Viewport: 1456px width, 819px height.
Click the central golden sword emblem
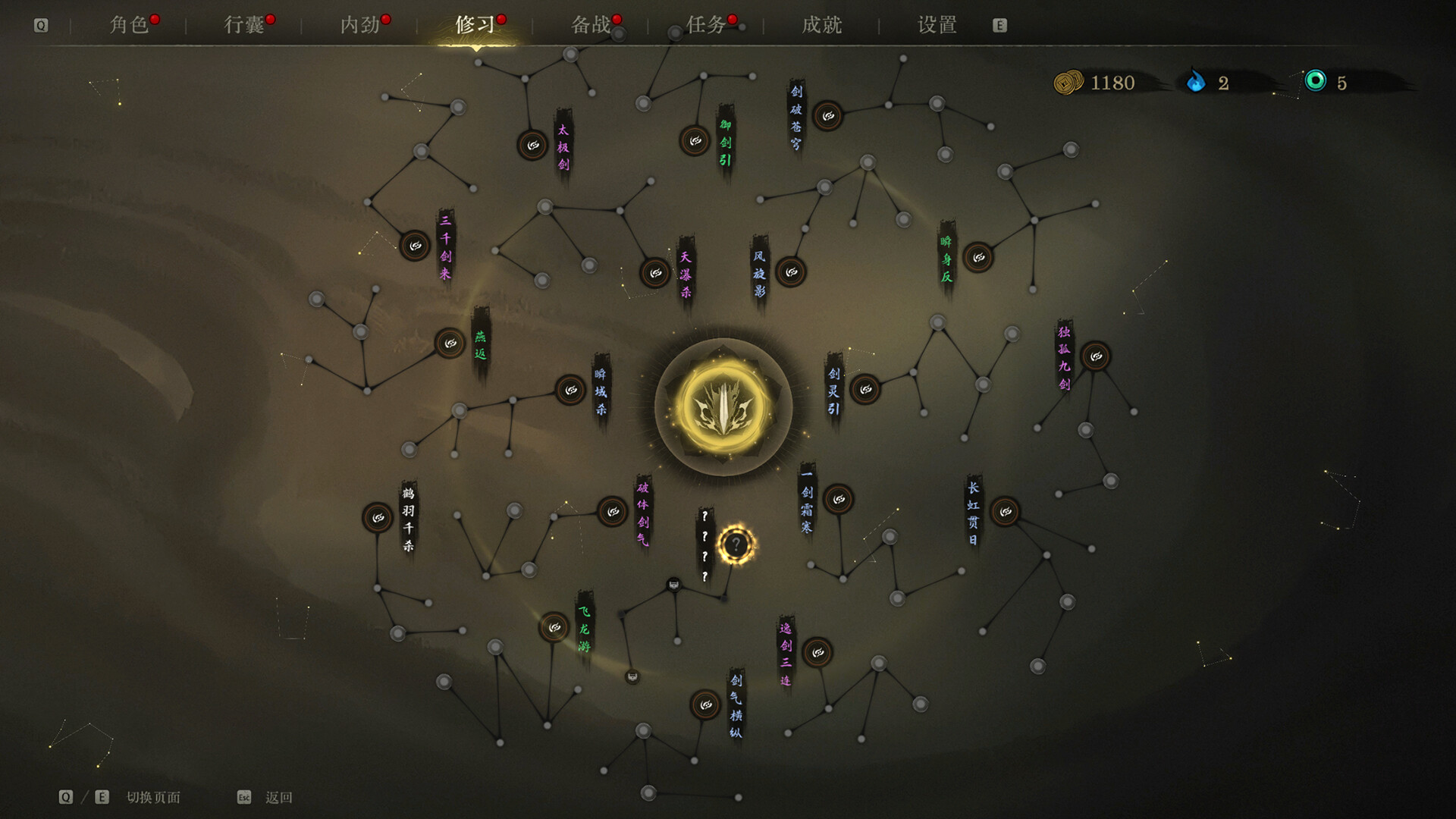(x=723, y=407)
